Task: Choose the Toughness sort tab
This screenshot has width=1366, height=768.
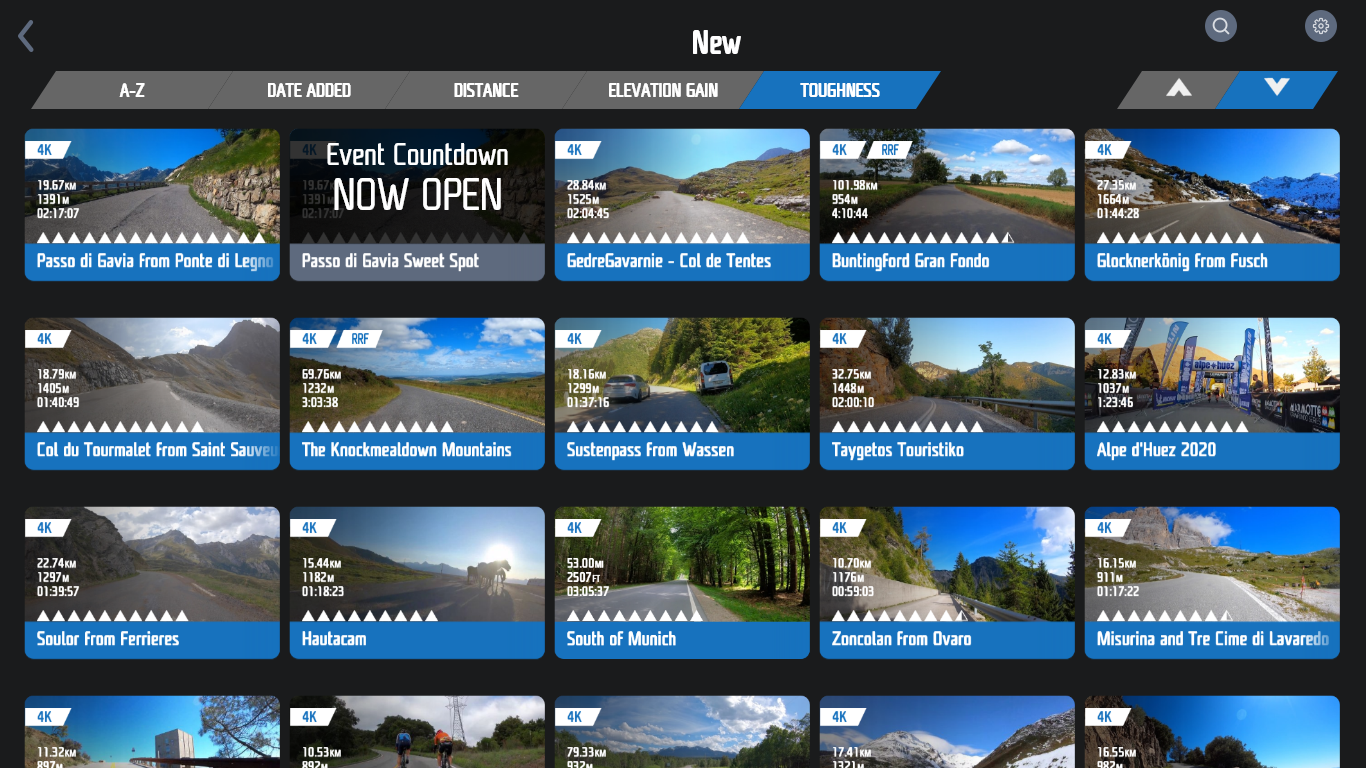Action: coord(839,90)
